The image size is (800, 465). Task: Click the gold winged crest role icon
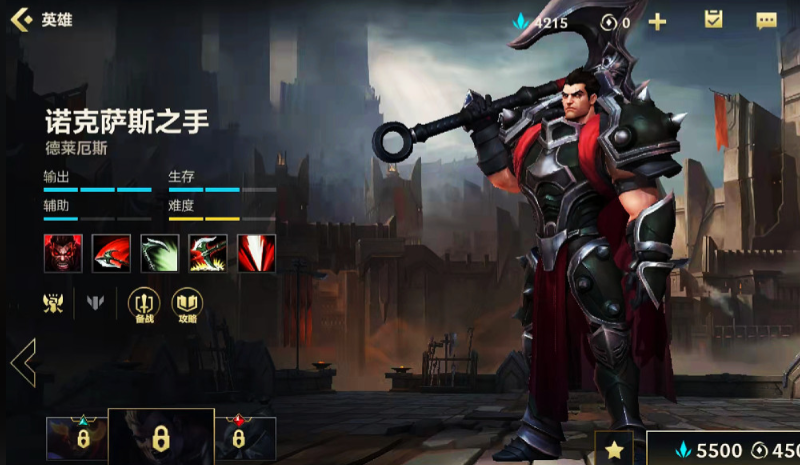point(53,302)
